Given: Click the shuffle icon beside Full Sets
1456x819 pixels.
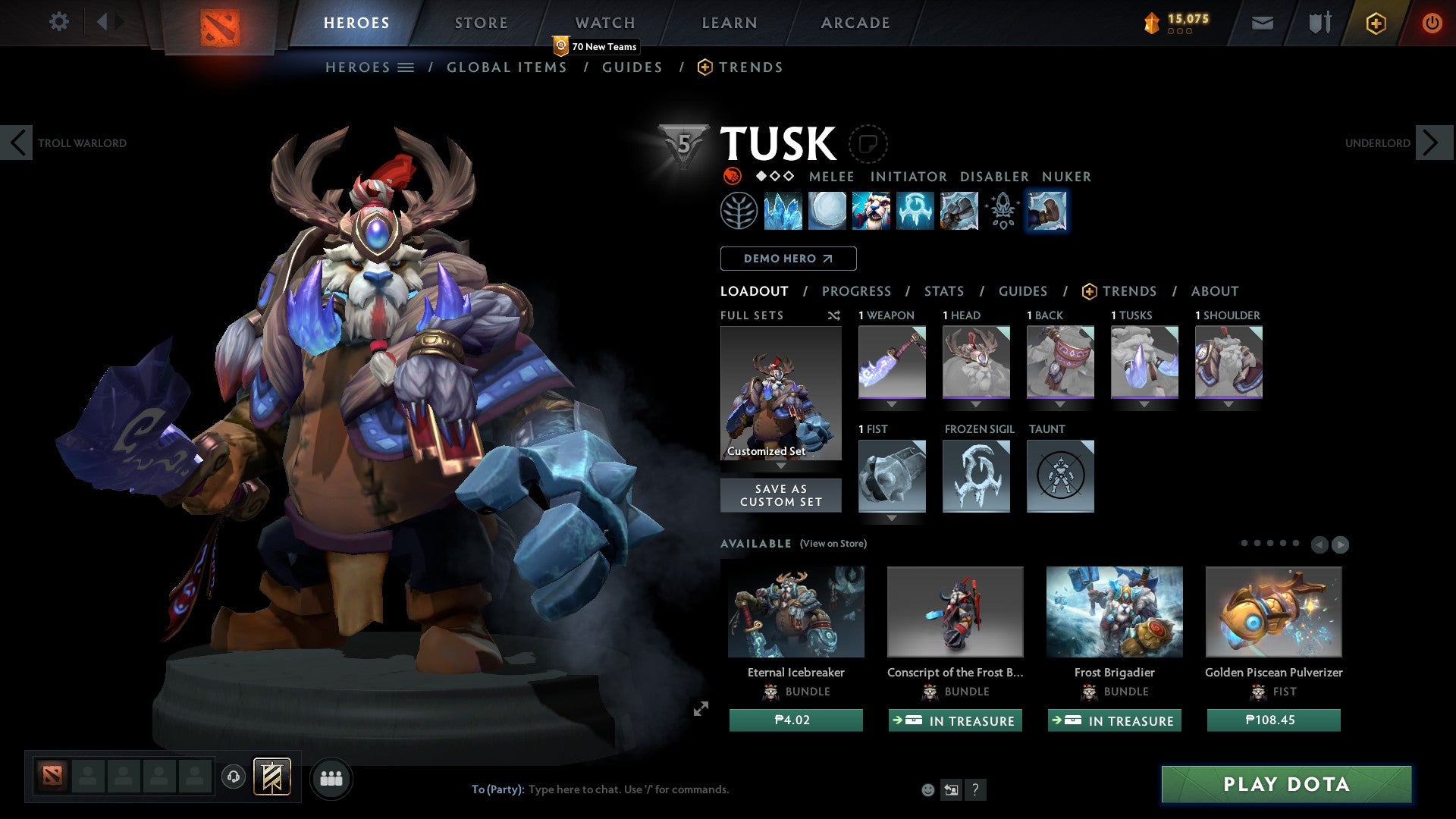Looking at the screenshot, I should (833, 315).
